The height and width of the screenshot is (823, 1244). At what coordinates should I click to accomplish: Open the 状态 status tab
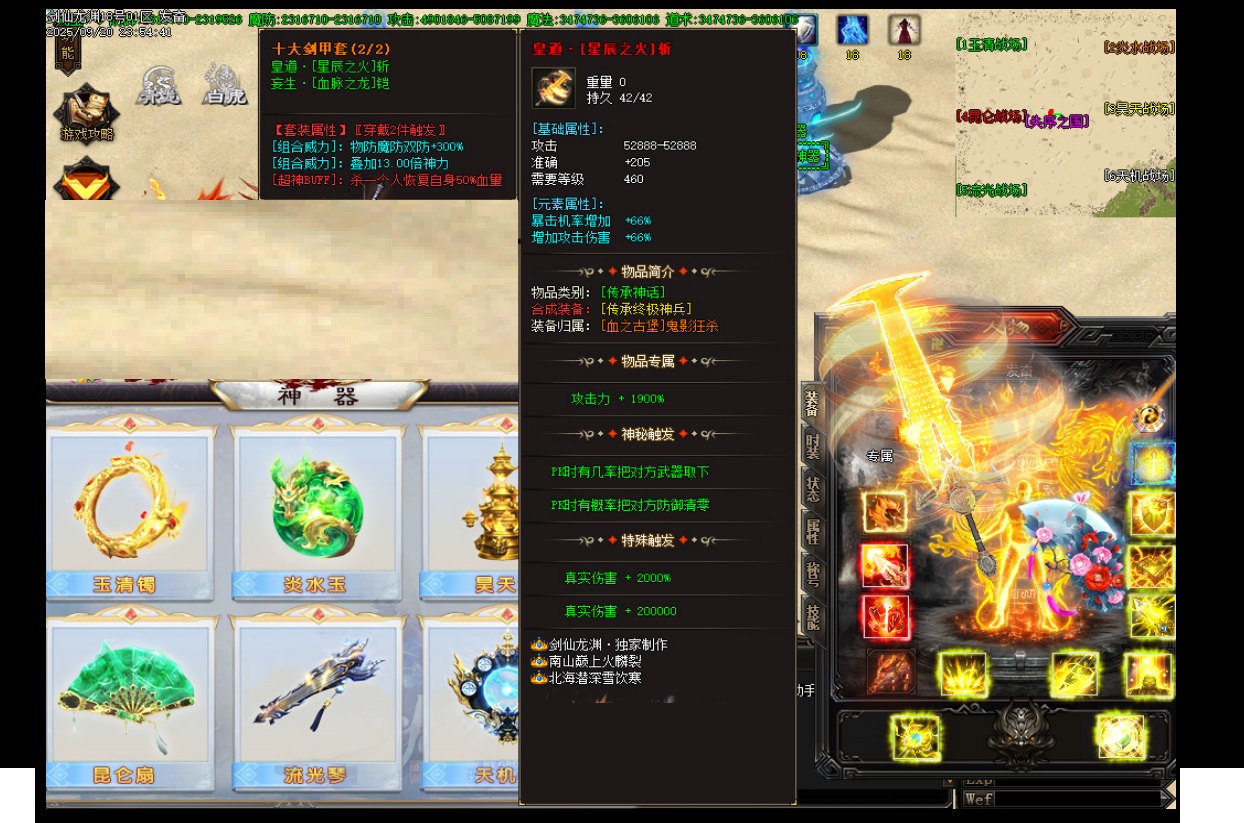pyautogui.click(x=812, y=489)
